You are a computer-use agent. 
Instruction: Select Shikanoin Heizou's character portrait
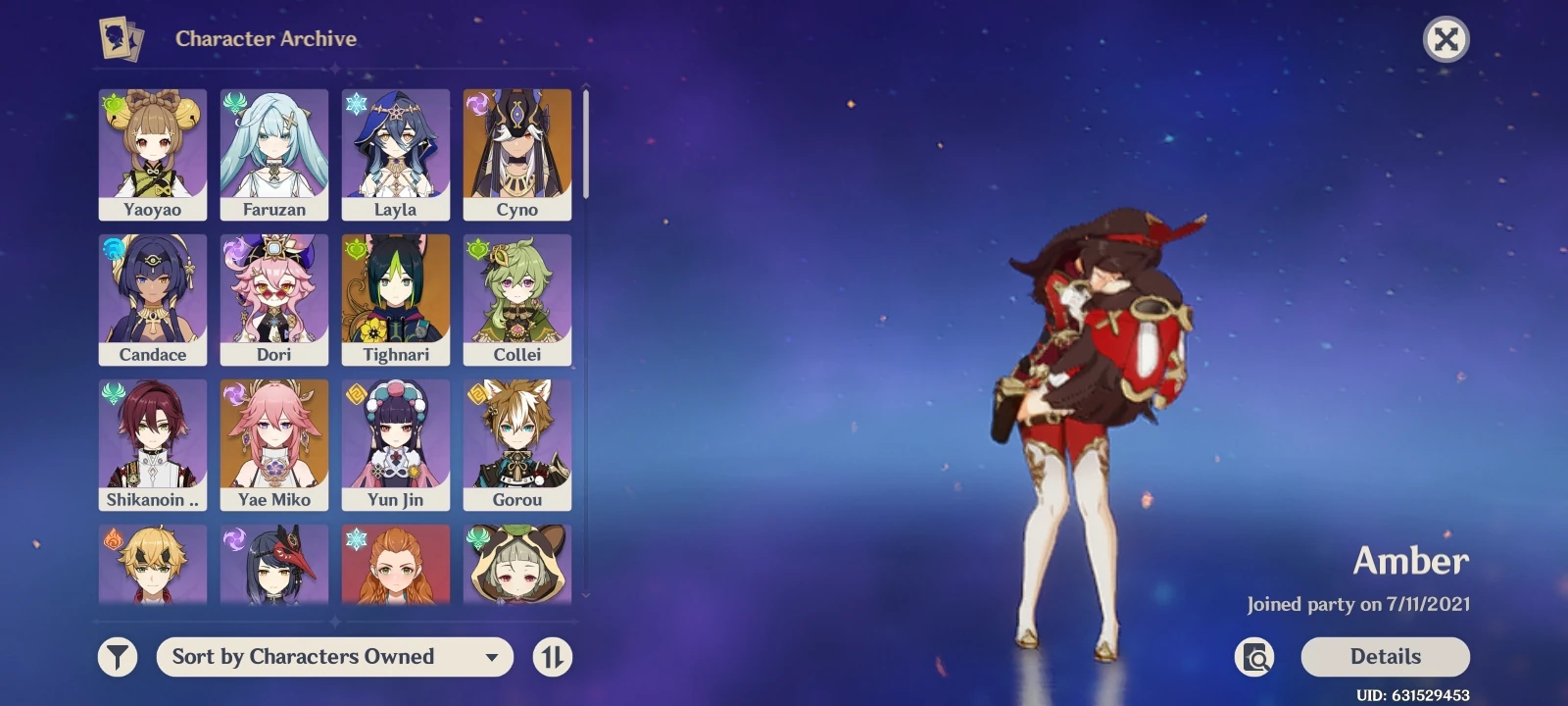(153, 437)
